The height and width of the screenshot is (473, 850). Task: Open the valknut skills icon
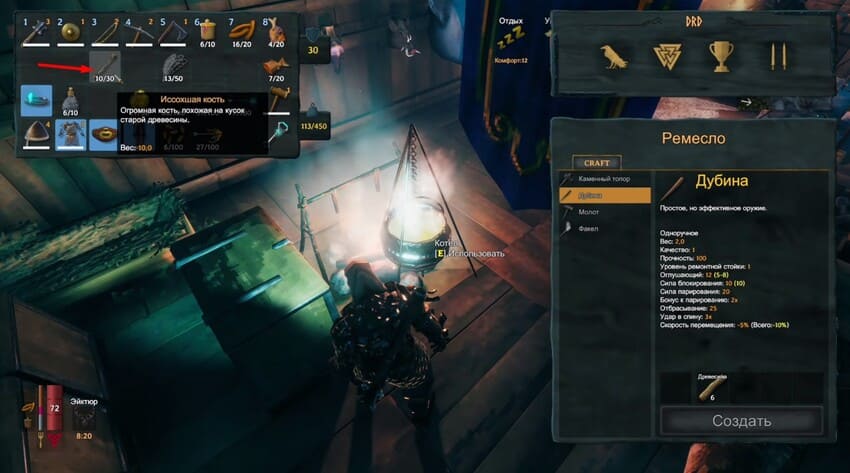coord(665,58)
